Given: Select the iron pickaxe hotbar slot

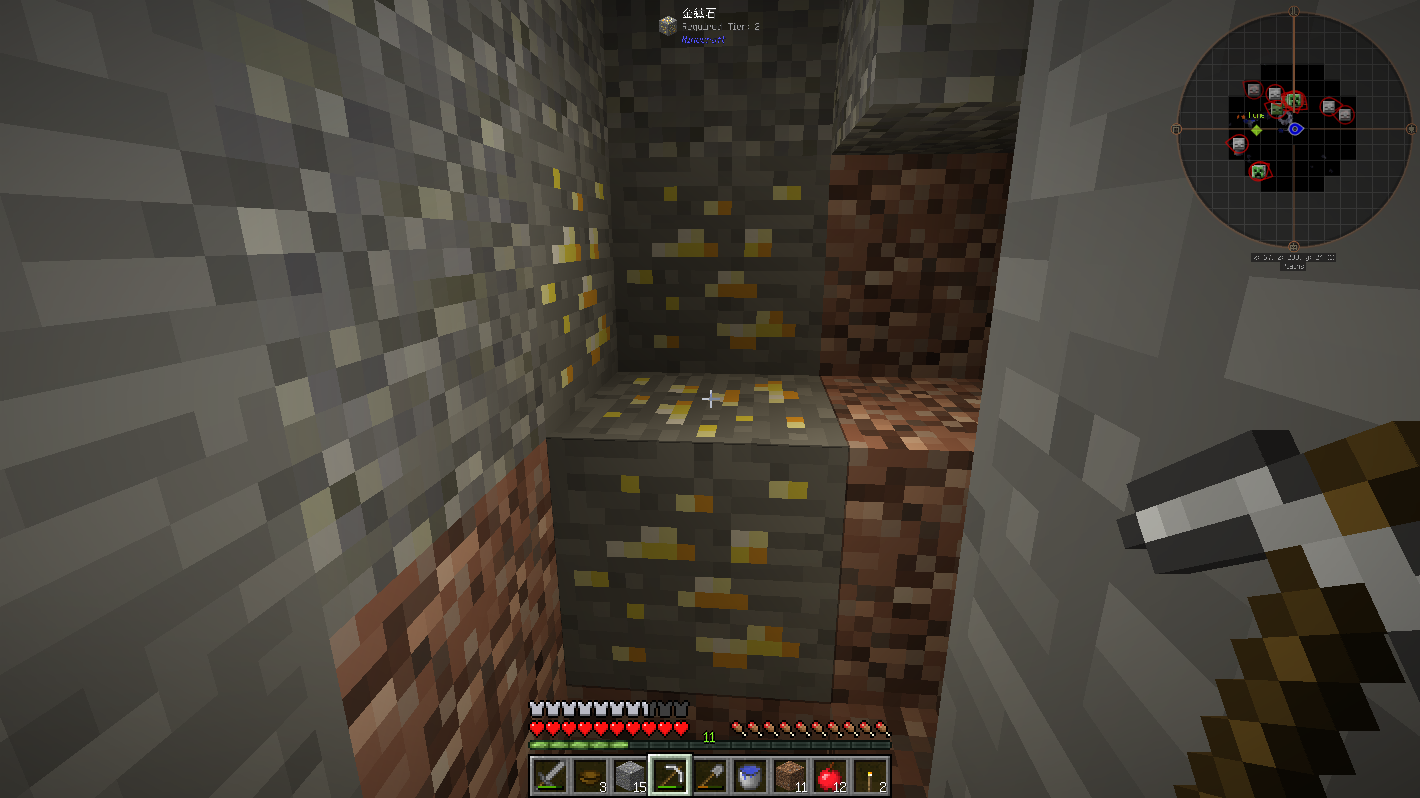Looking at the screenshot, I should click(x=669, y=775).
